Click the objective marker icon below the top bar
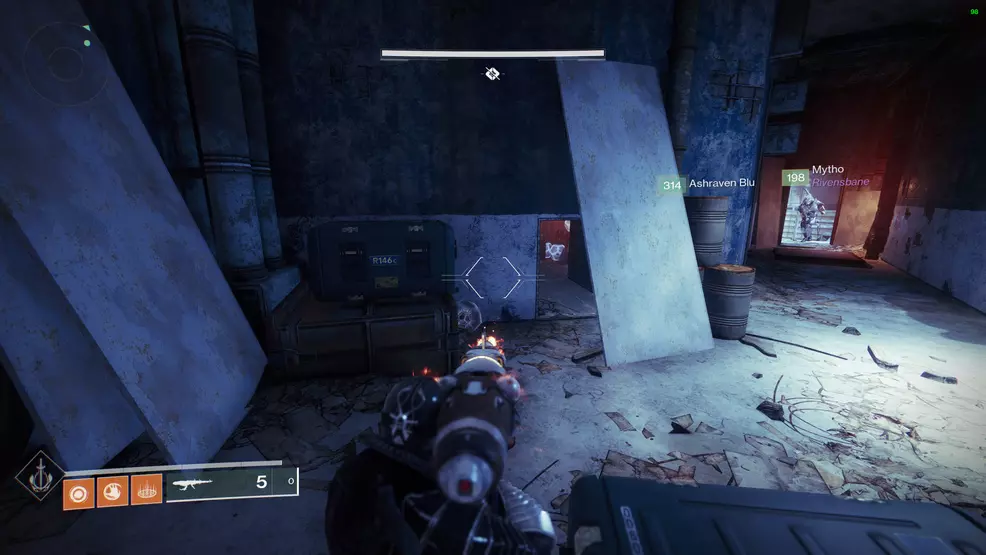This screenshot has height=555, width=986. [x=493, y=73]
